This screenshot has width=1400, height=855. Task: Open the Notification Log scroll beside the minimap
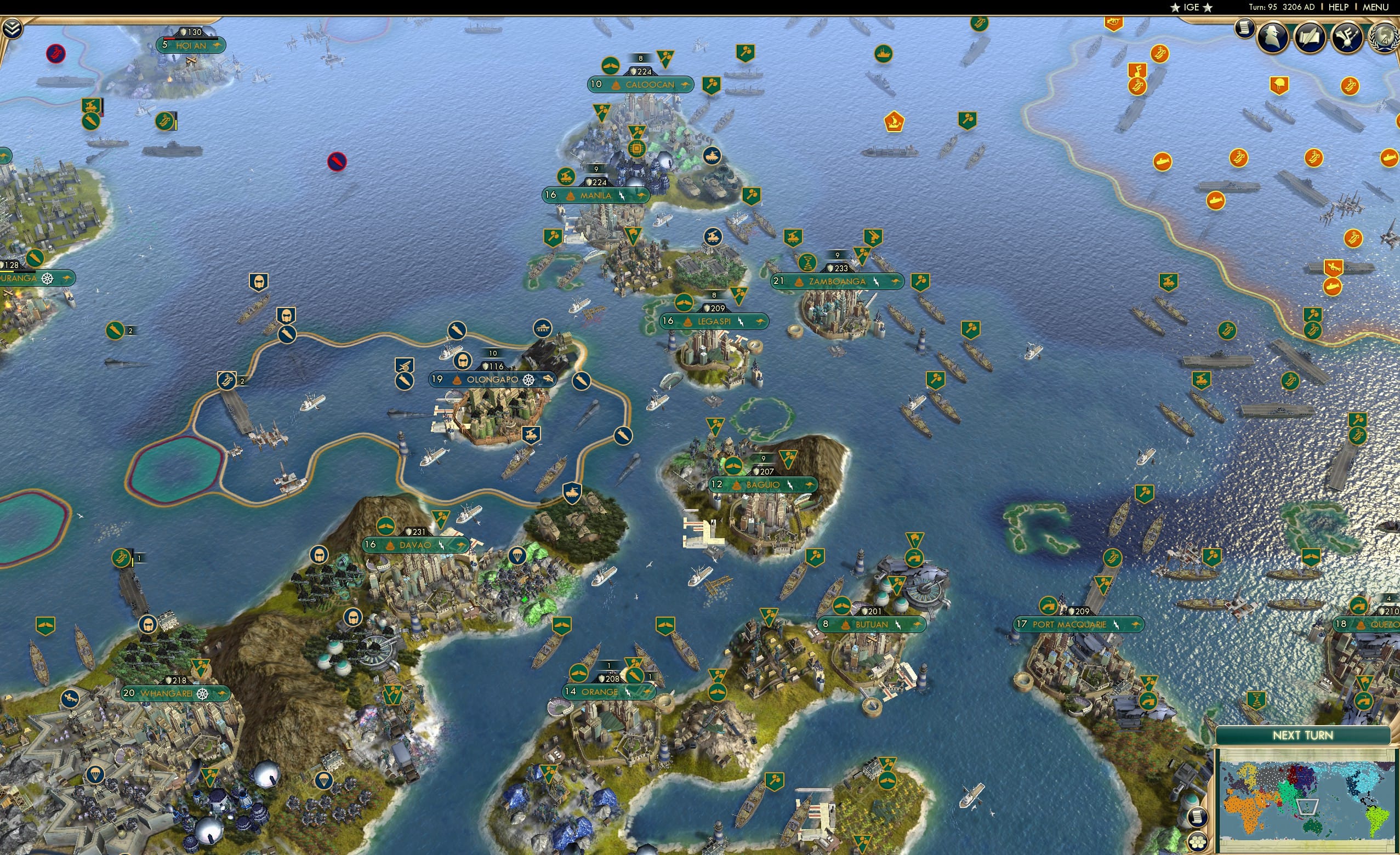click(x=1198, y=817)
